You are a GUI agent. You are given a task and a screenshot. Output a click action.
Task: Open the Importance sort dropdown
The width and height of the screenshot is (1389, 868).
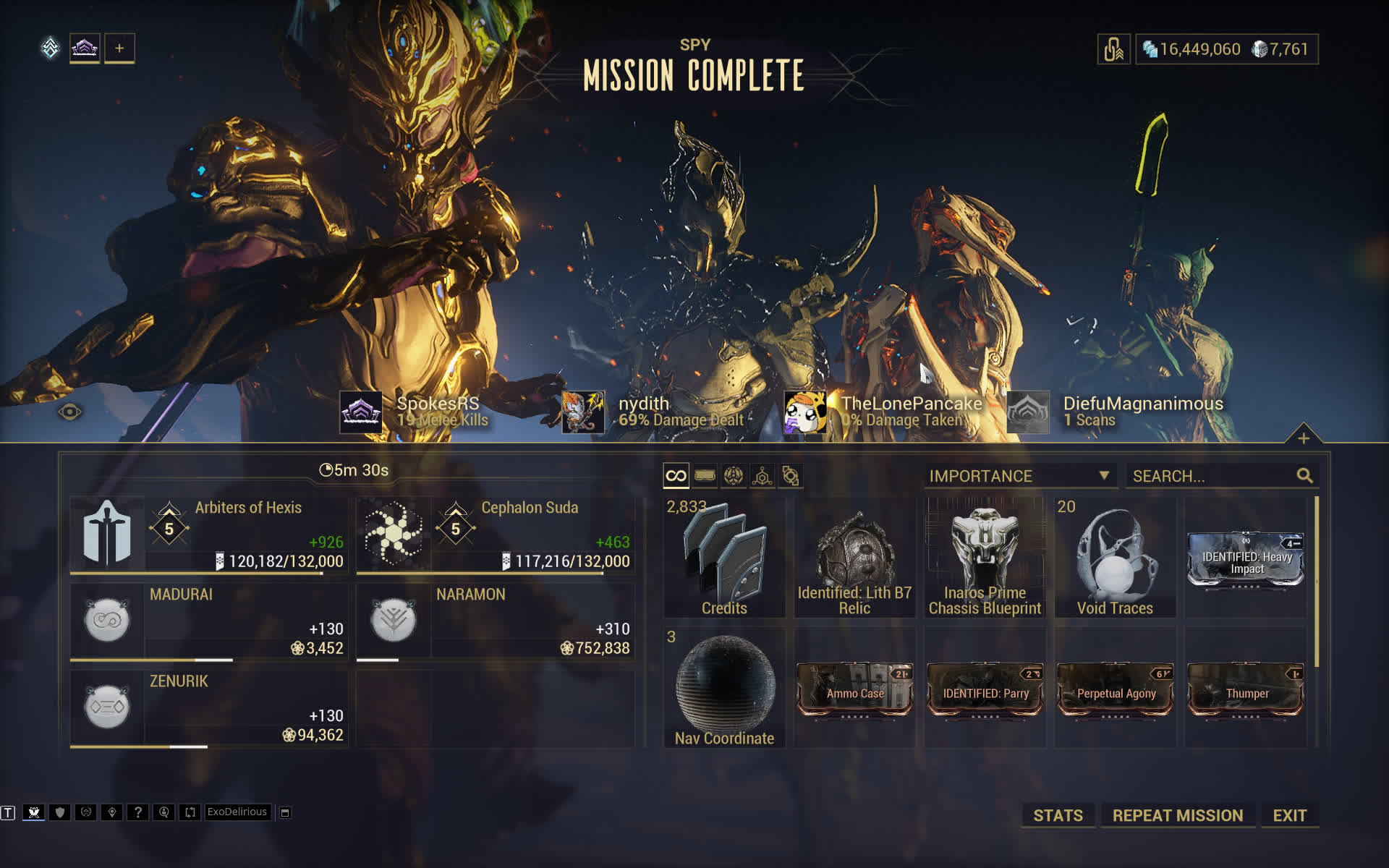[x=1019, y=476]
